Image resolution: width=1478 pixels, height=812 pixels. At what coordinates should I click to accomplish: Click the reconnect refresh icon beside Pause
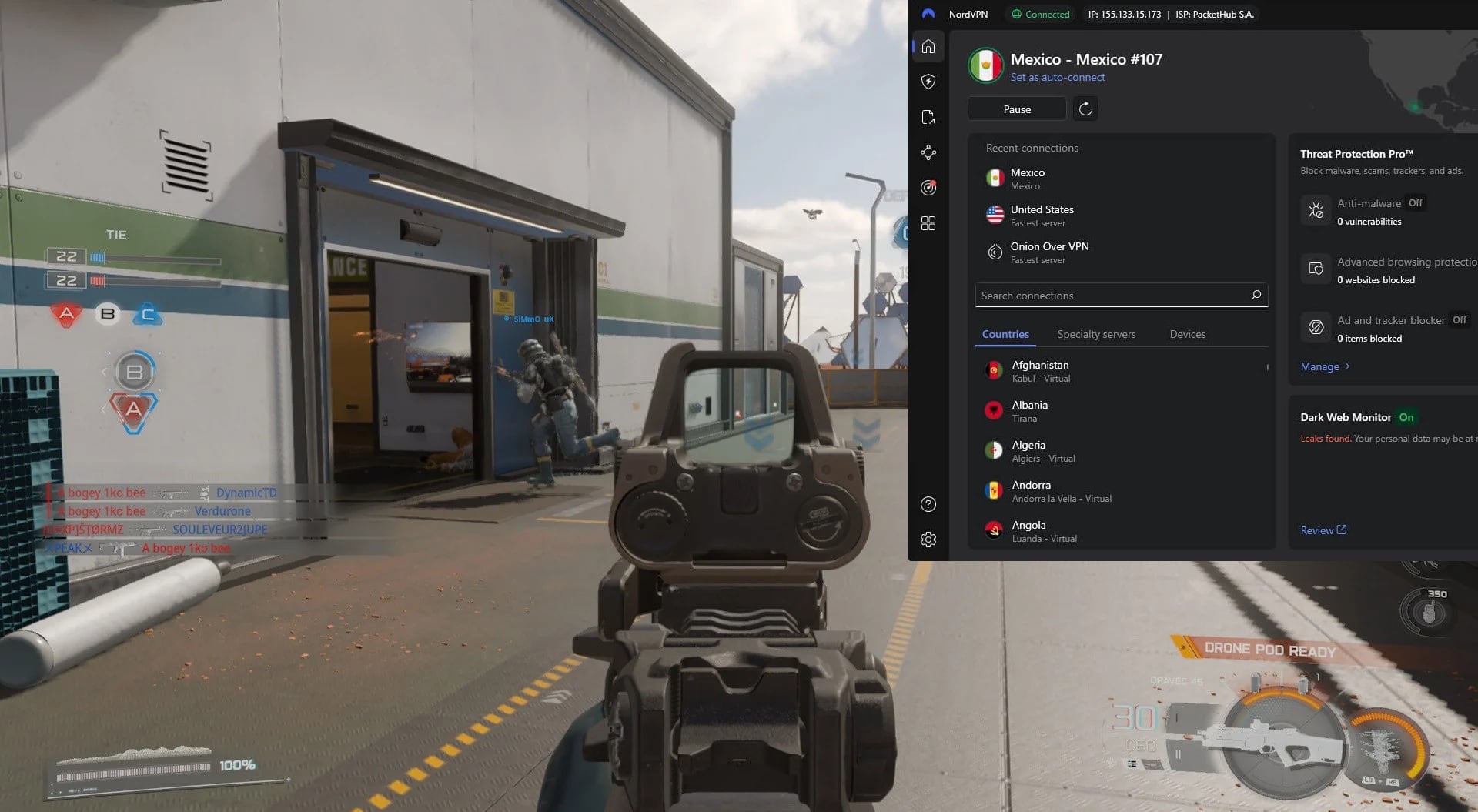tap(1085, 109)
